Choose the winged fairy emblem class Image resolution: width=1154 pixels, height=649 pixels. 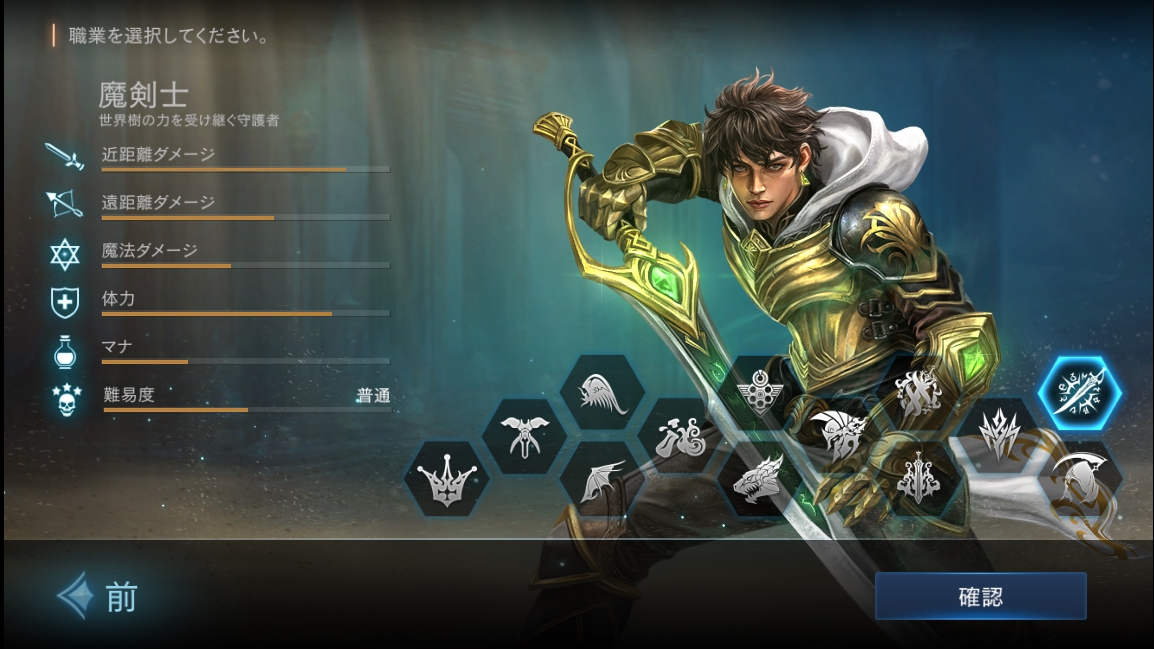tap(524, 436)
